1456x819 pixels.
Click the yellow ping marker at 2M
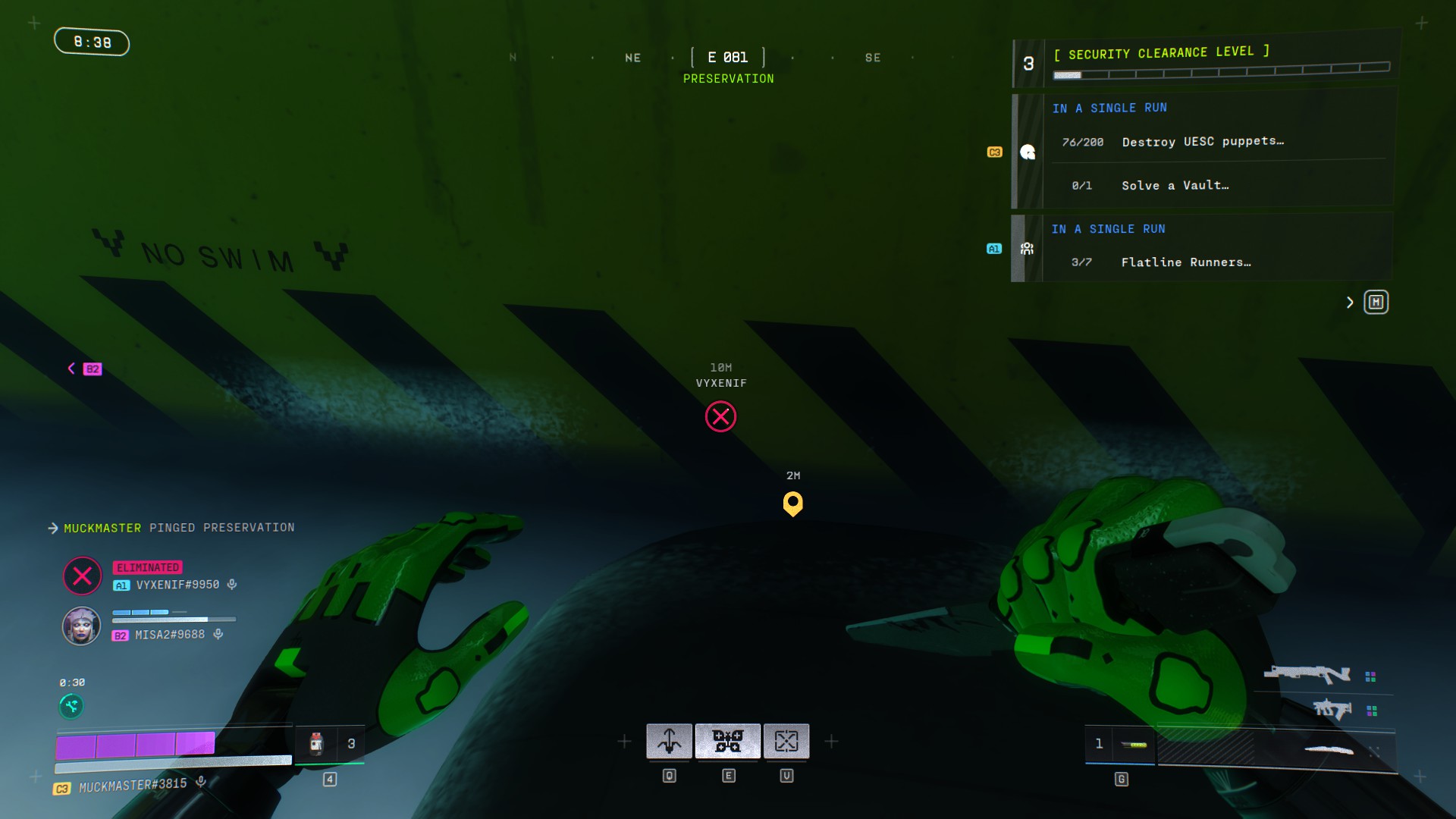pyautogui.click(x=792, y=503)
